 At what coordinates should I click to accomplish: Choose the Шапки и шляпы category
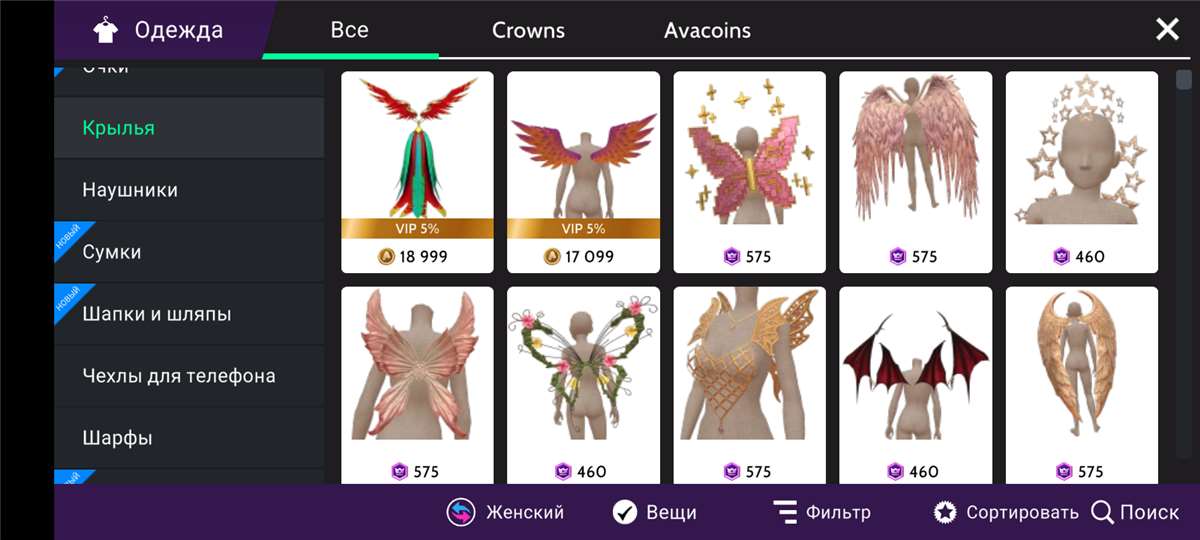(x=157, y=314)
